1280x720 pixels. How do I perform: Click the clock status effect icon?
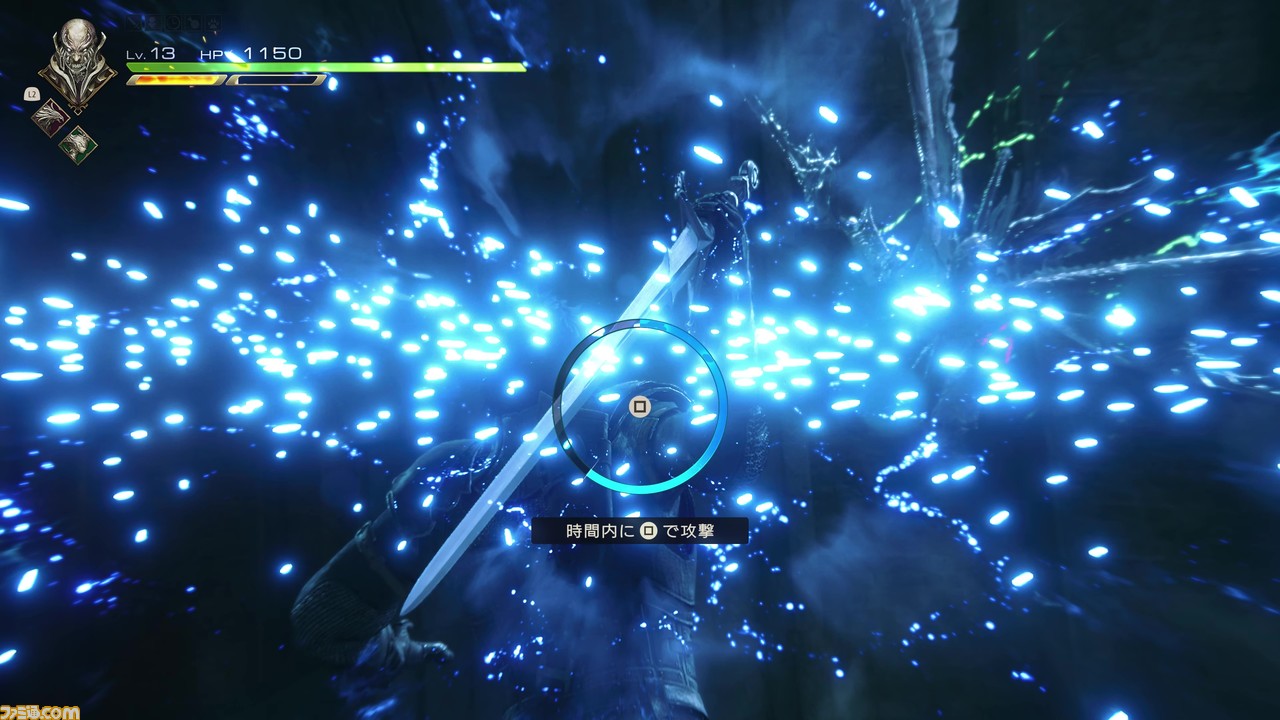pos(172,23)
